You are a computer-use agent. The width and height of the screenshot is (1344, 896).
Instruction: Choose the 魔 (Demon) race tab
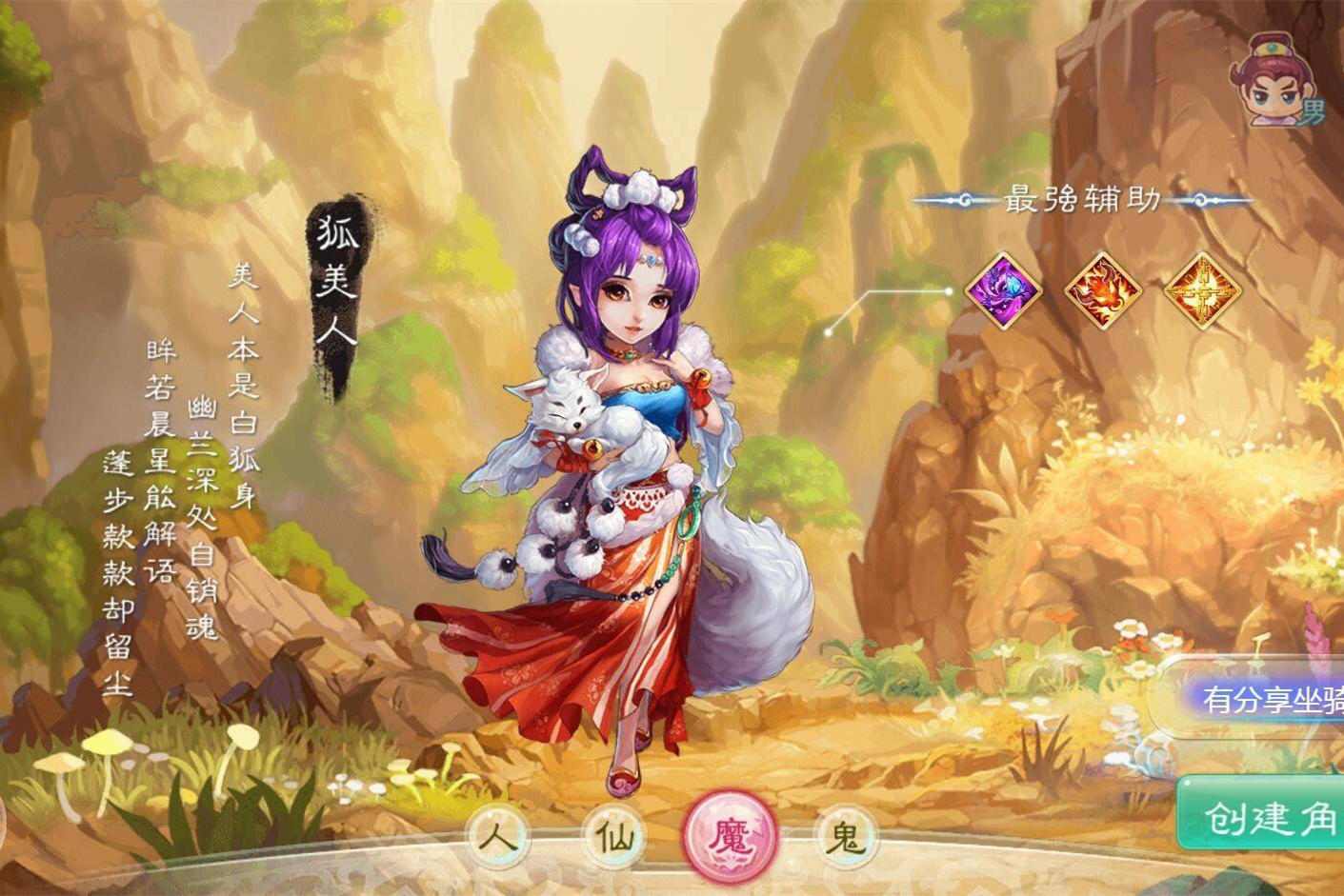point(731,837)
